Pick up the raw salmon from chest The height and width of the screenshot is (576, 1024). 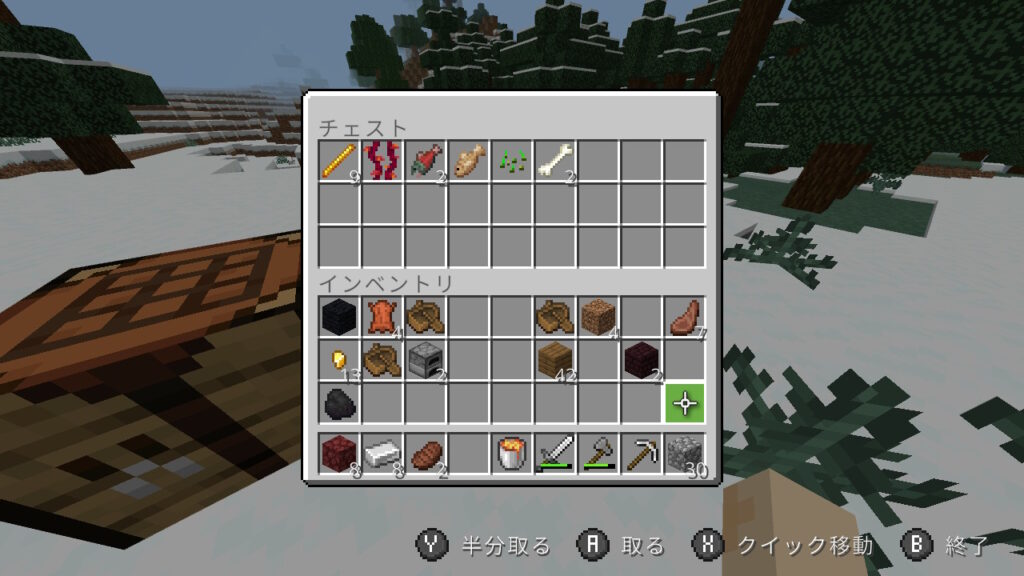(426, 161)
